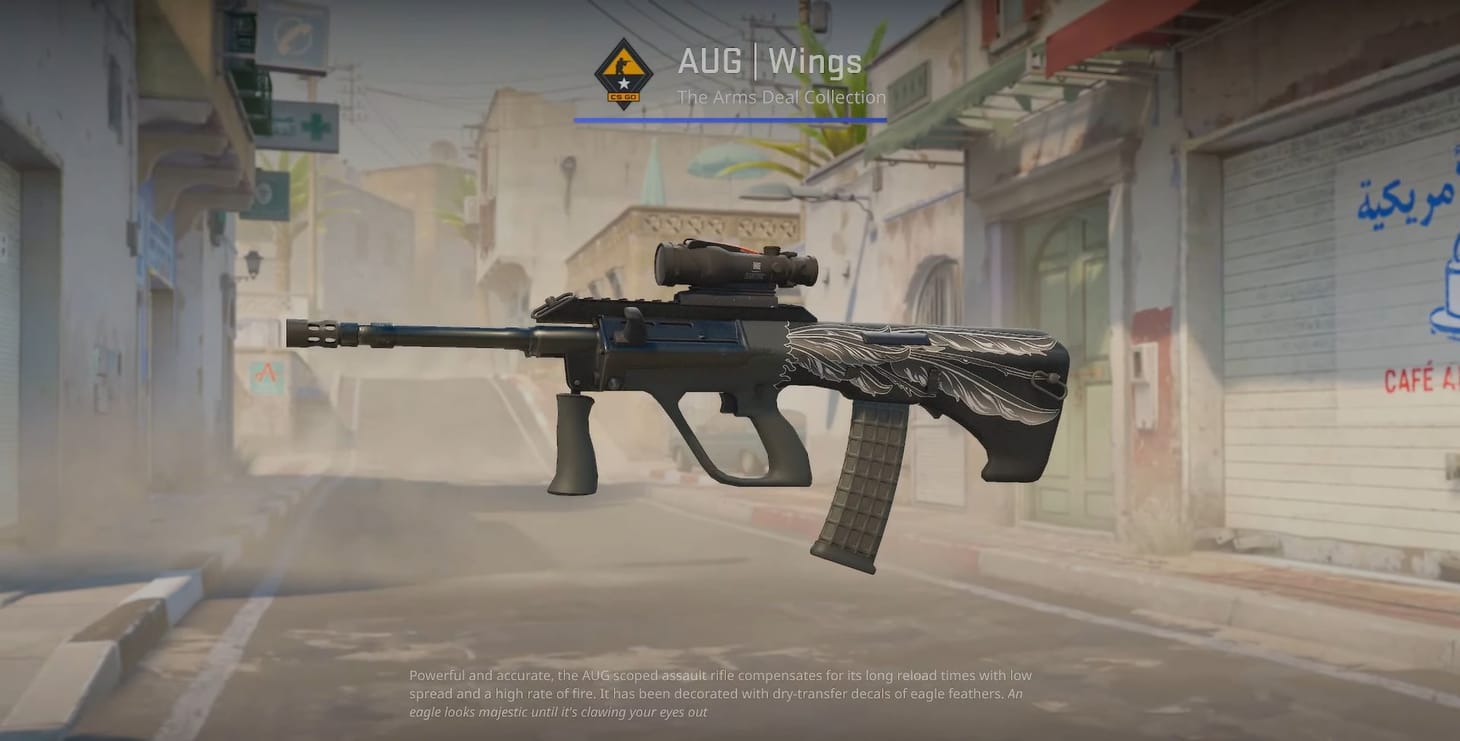This screenshot has width=1460, height=741.
Task: Click the blue rarity bar under the title
Action: [x=731, y=120]
